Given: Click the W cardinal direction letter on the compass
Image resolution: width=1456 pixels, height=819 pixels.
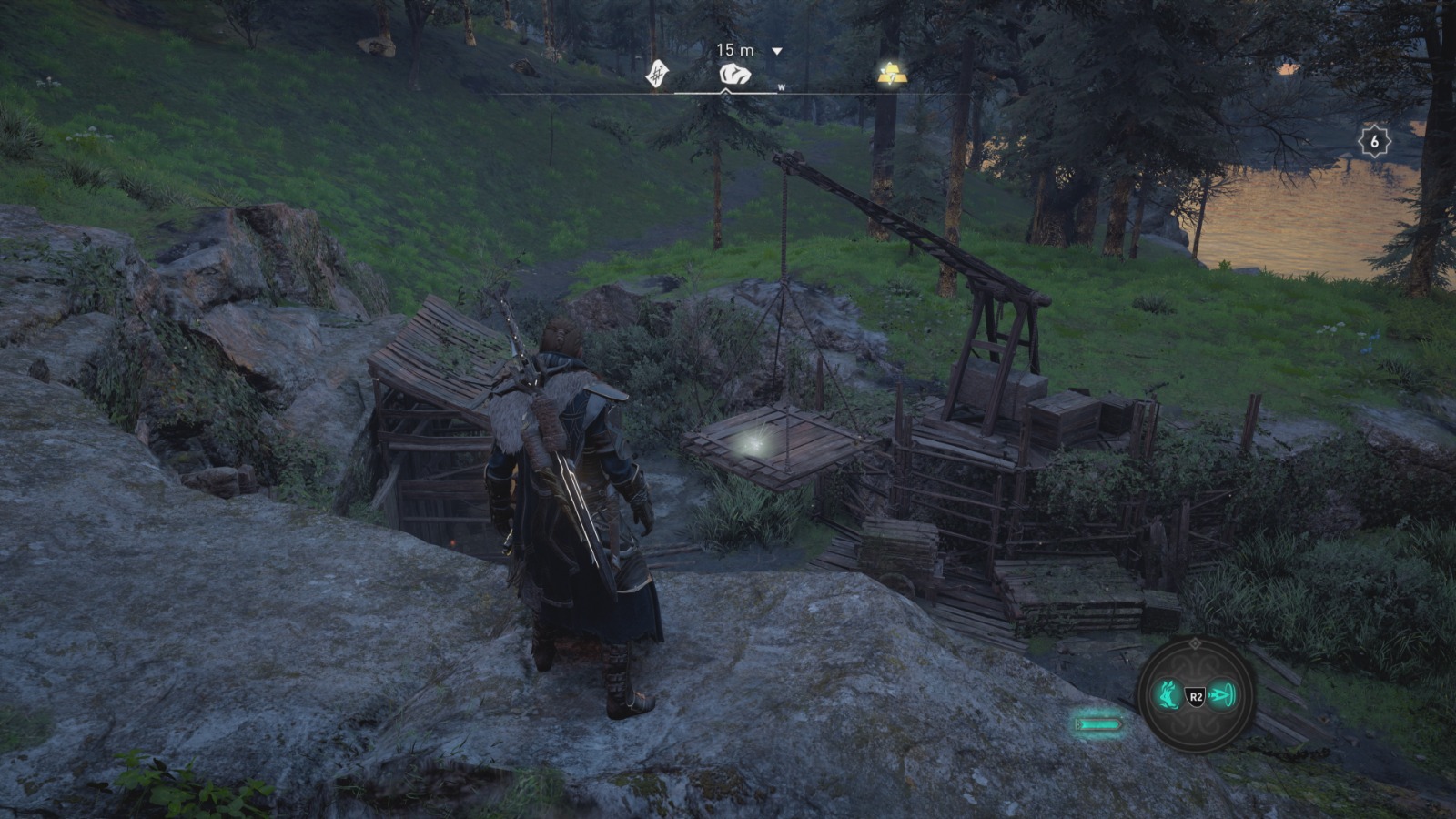Looking at the screenshot, I should point(781,88).
